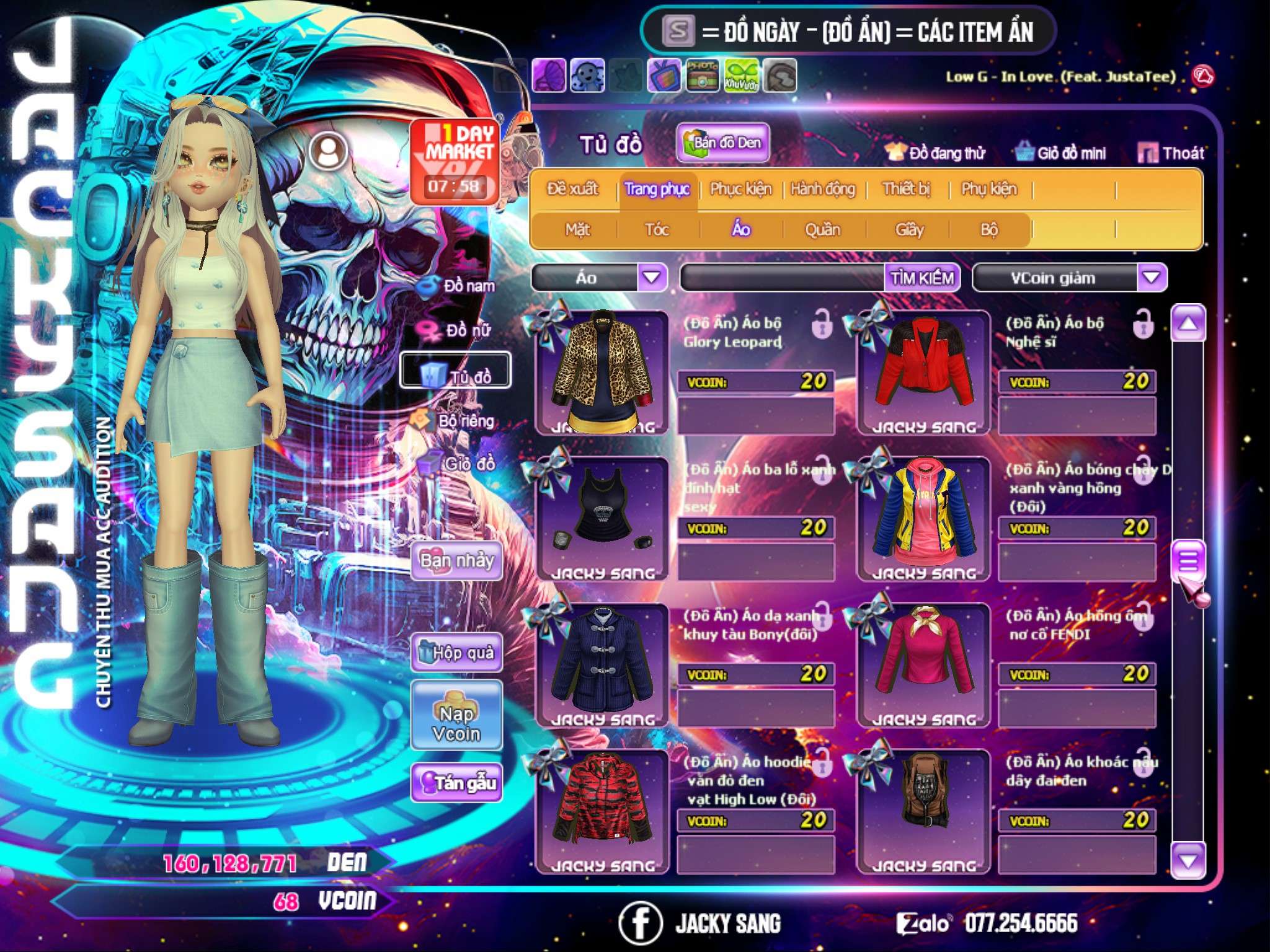This screenshot has height=952, width=1270.
Task: Click the scrollbar down arrow
Action: [1188, 860]
